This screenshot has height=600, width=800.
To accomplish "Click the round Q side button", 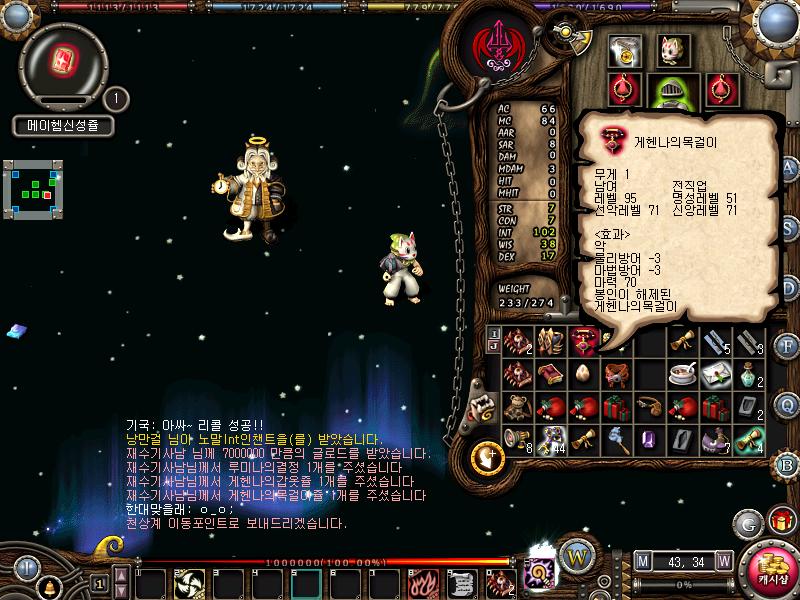I will pyautogui.click(x=788, y=403).
